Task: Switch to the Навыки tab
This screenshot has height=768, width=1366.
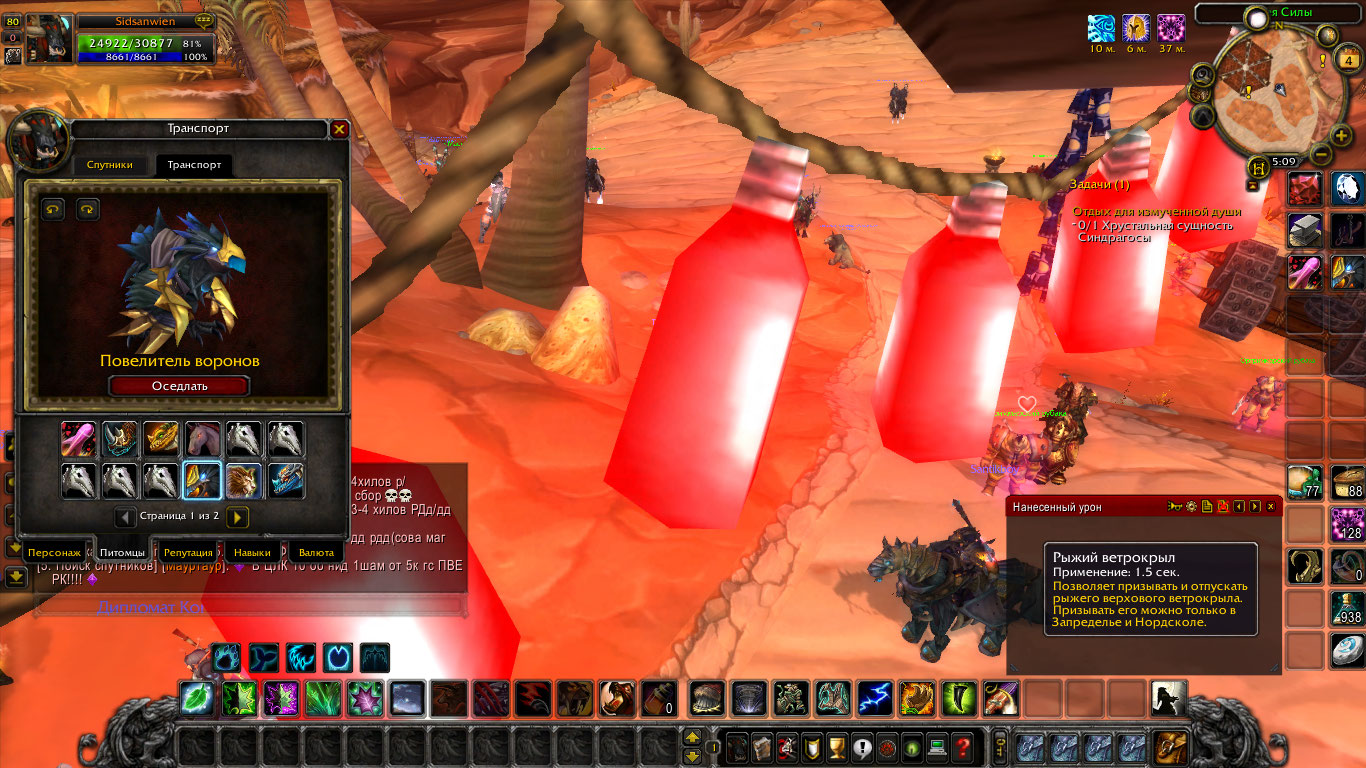Action: pyautogui.click(x=251, y=552)
